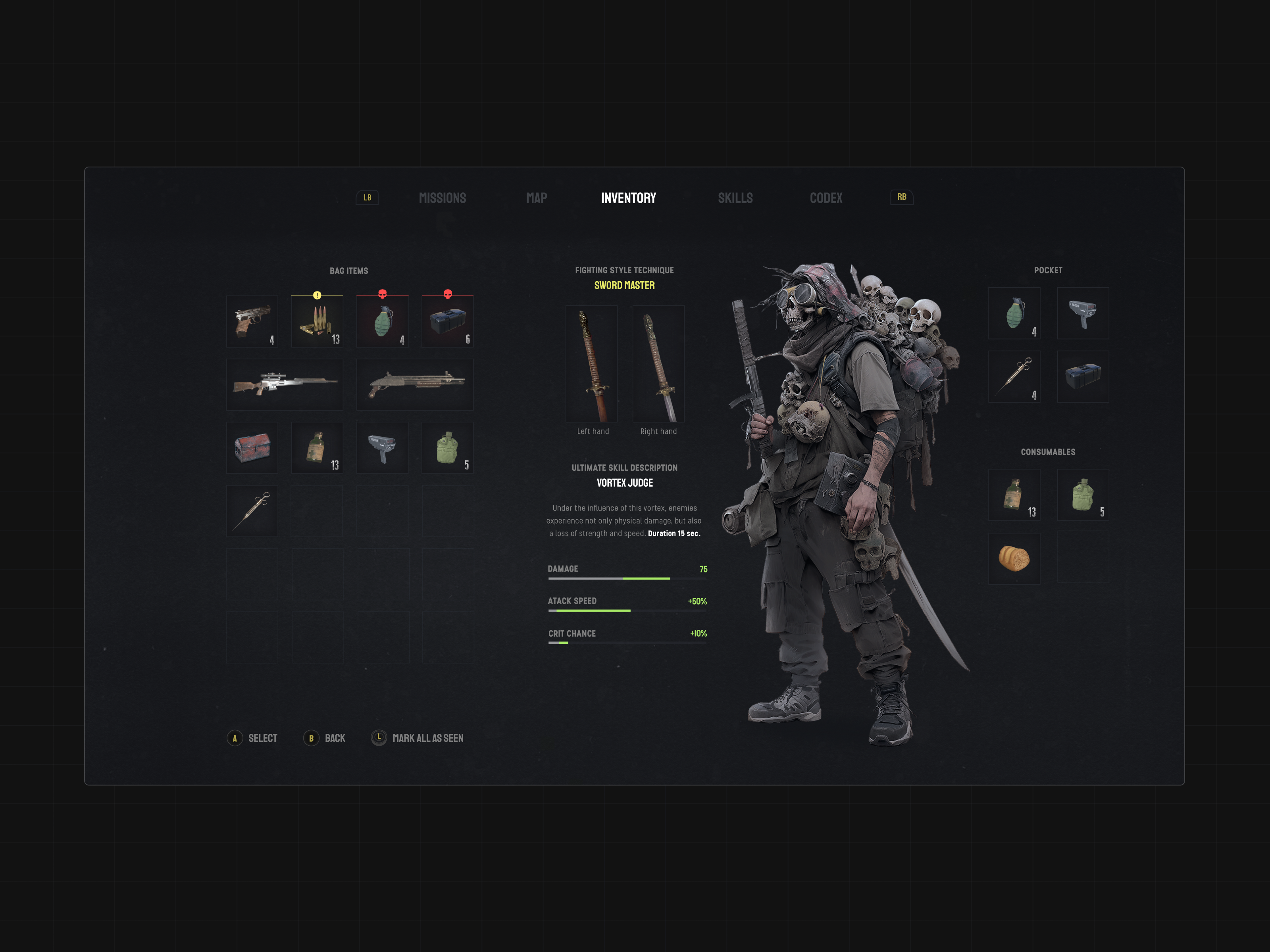This screenshot has width=1270, height=952.
Task: Select the sniper rifle bag slot
Action: coord(285,384)
